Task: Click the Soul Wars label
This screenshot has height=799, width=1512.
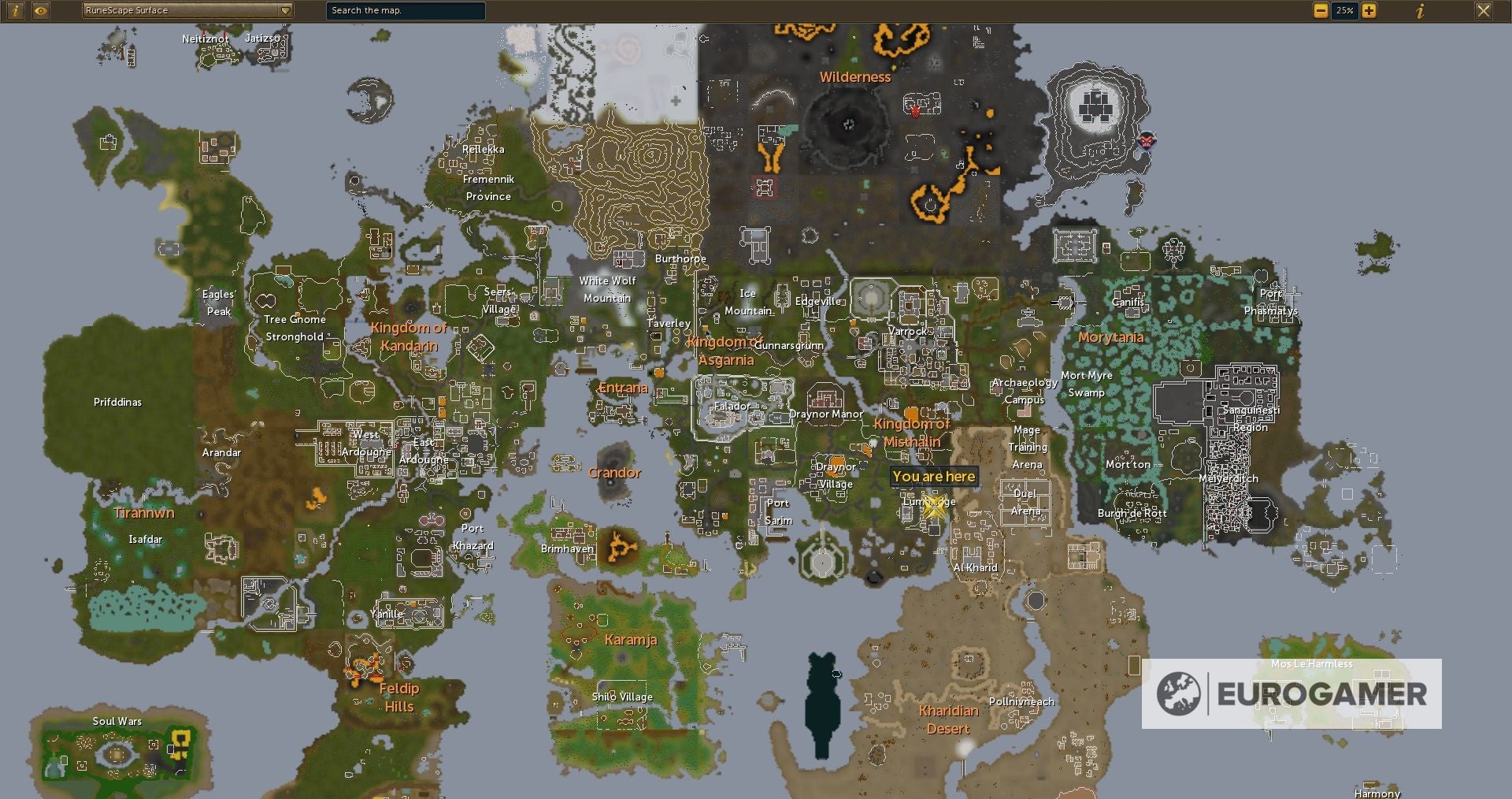Action: (x=116, y=721)
